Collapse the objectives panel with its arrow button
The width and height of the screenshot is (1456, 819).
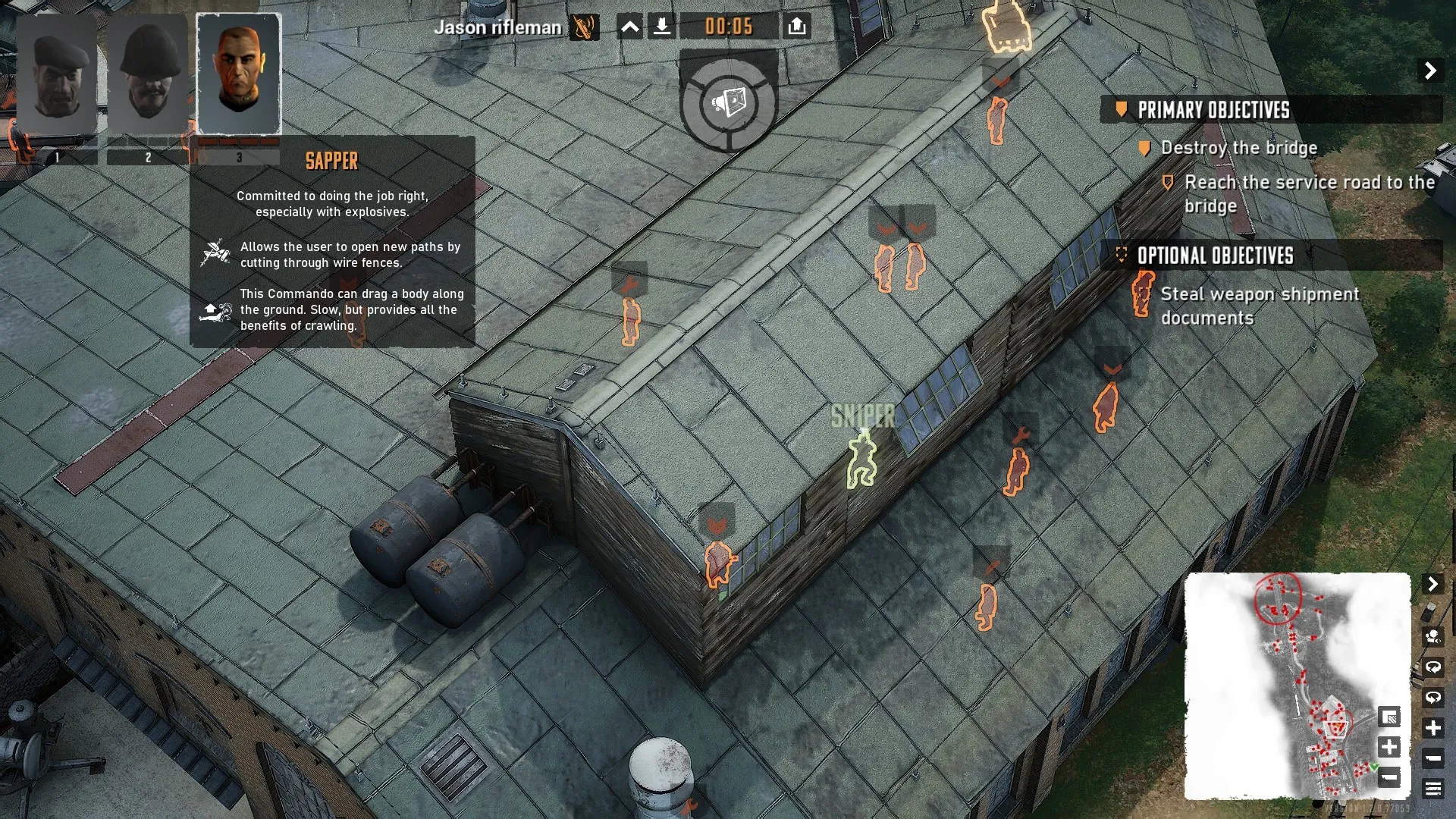(1430, 71)
